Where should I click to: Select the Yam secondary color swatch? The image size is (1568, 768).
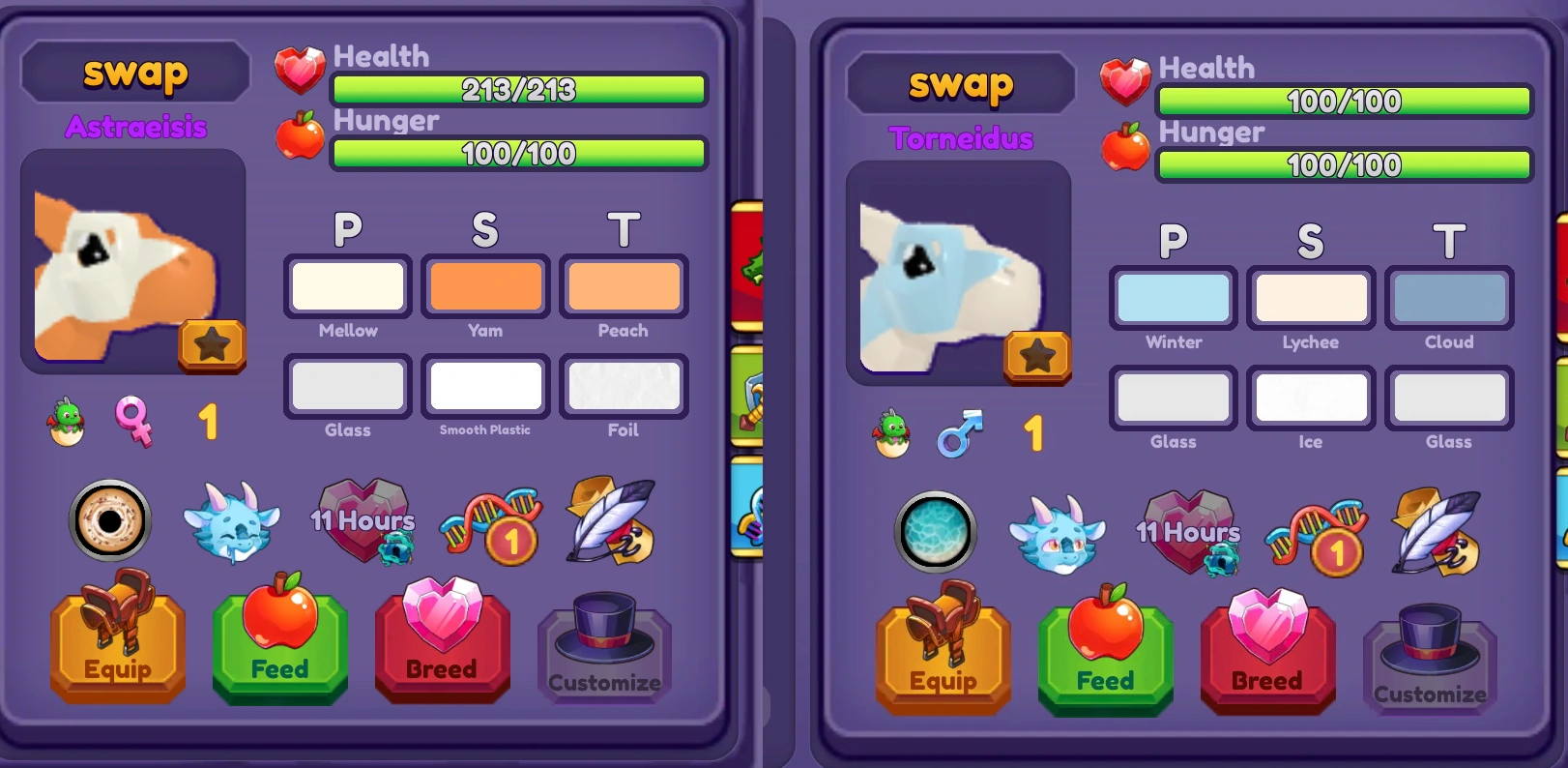(x=486, y=286)
